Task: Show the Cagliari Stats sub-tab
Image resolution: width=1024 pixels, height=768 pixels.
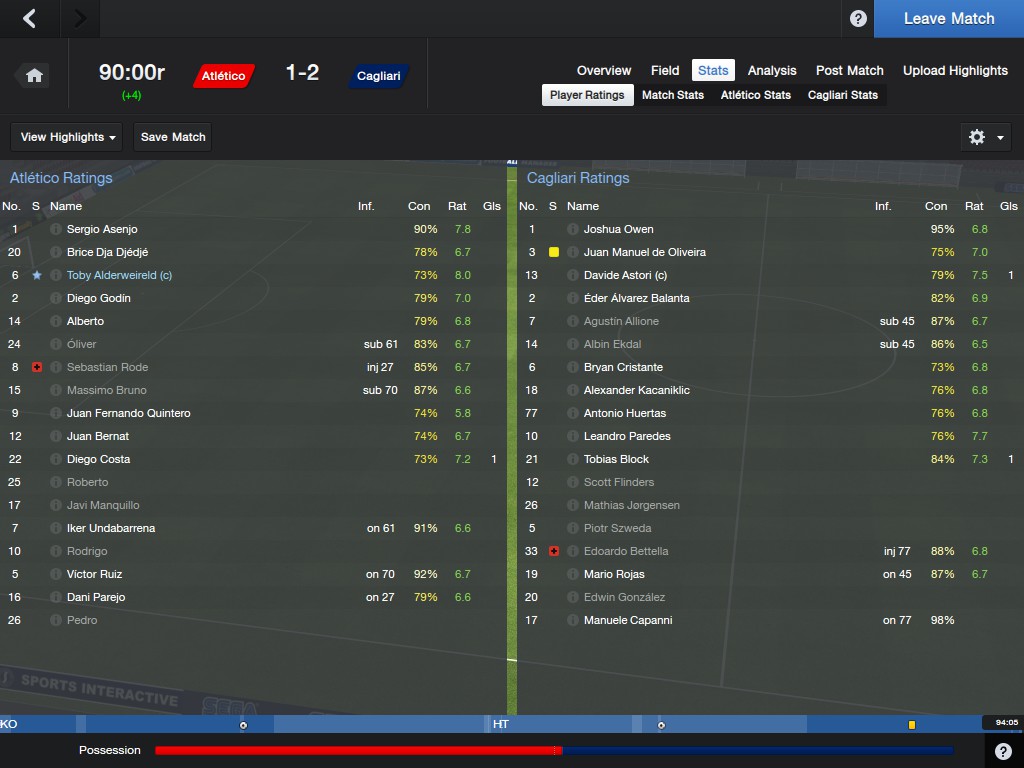Action: tap(842, 95)
